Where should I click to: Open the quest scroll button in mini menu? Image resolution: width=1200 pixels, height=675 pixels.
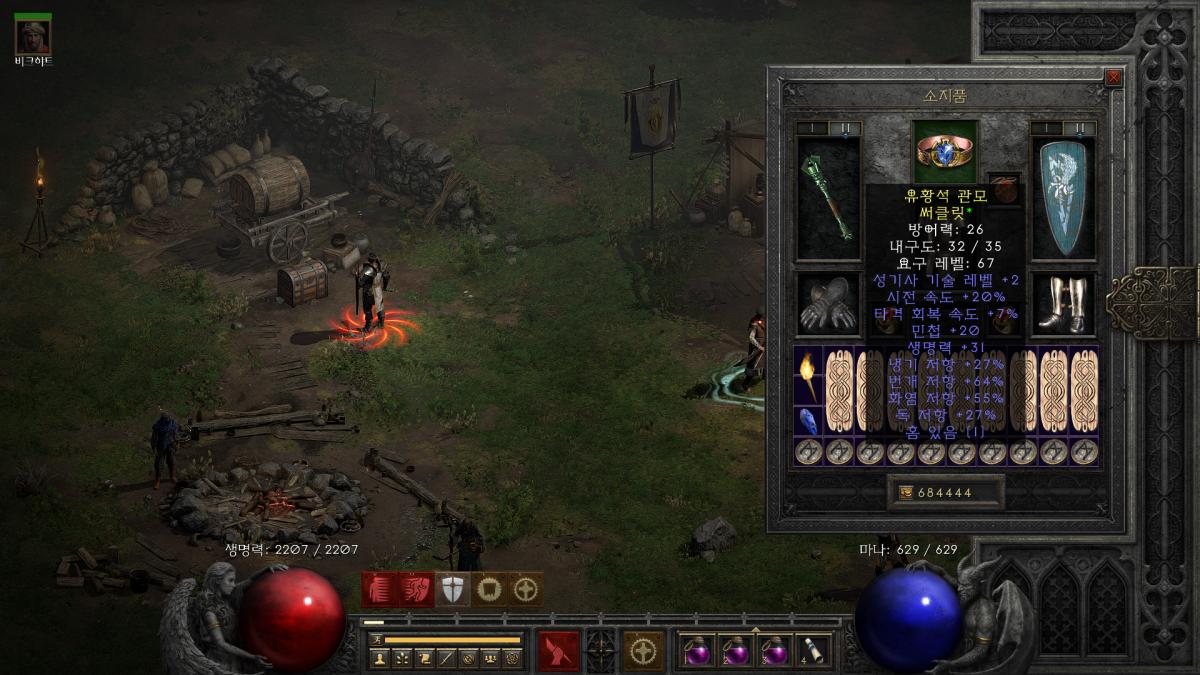coord(423,658)
